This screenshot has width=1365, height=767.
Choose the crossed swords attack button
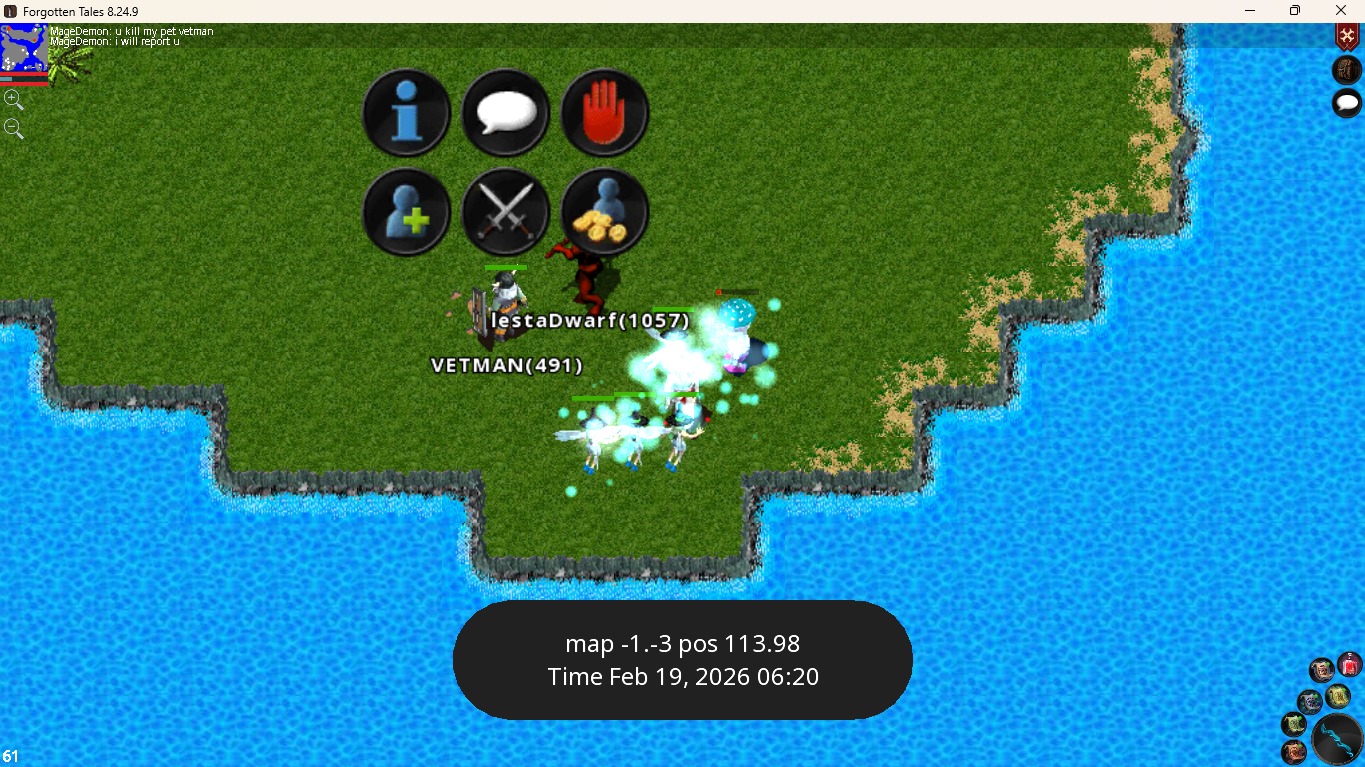coord(505,212)
